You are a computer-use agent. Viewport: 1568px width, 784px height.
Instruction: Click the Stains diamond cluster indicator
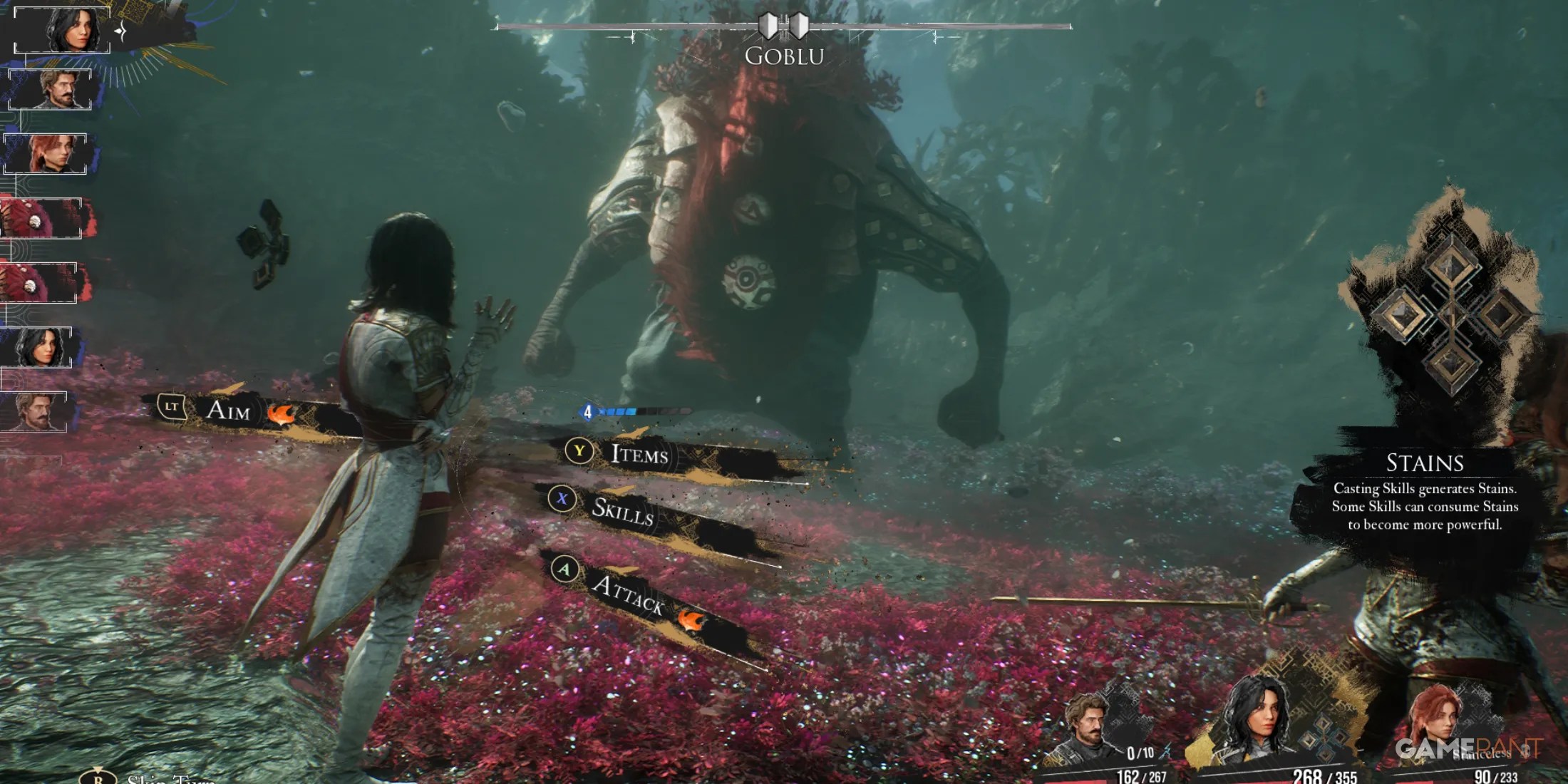[x=1452, y=314]
